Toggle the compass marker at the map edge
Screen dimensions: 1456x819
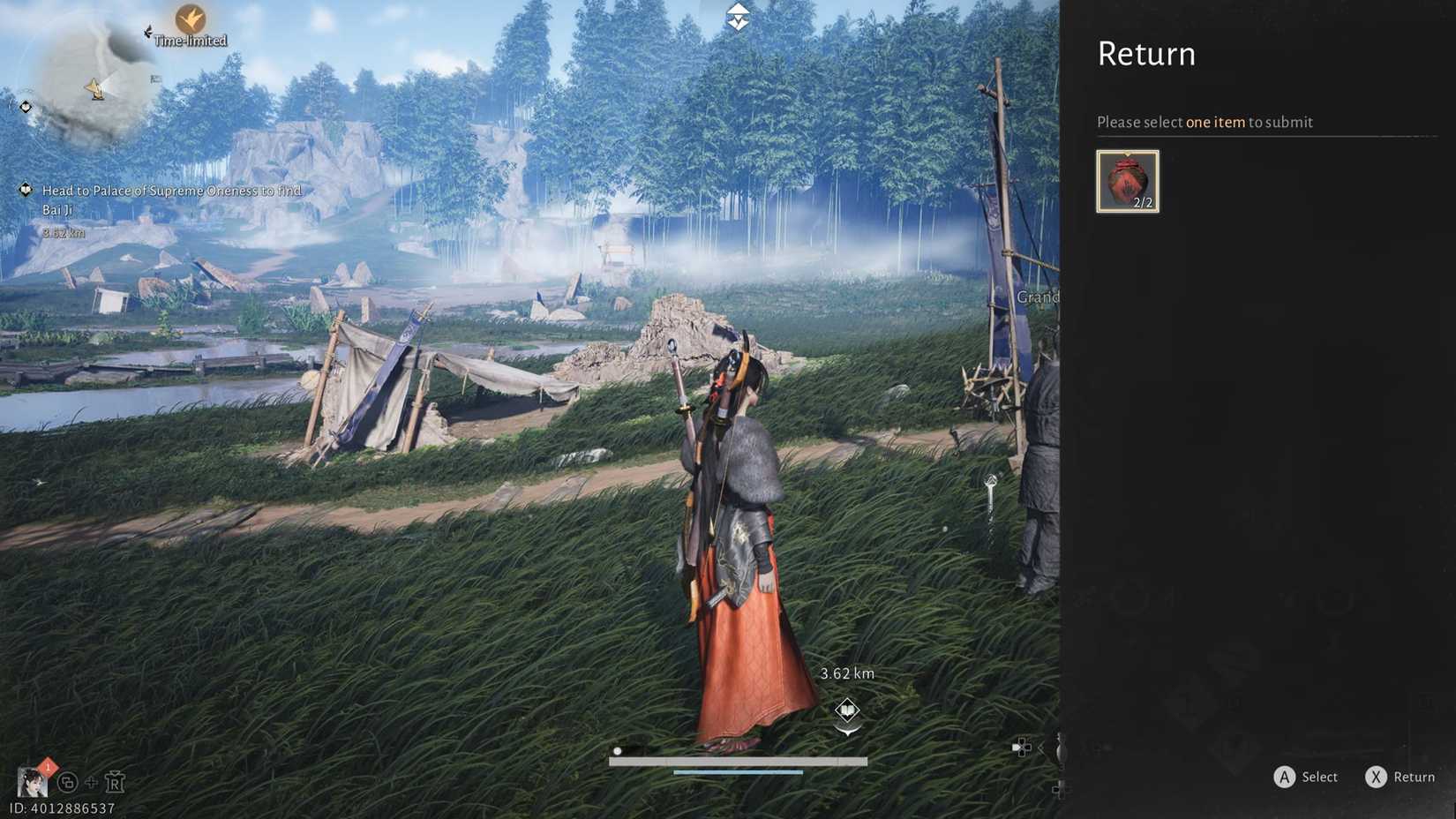point(25,108)
